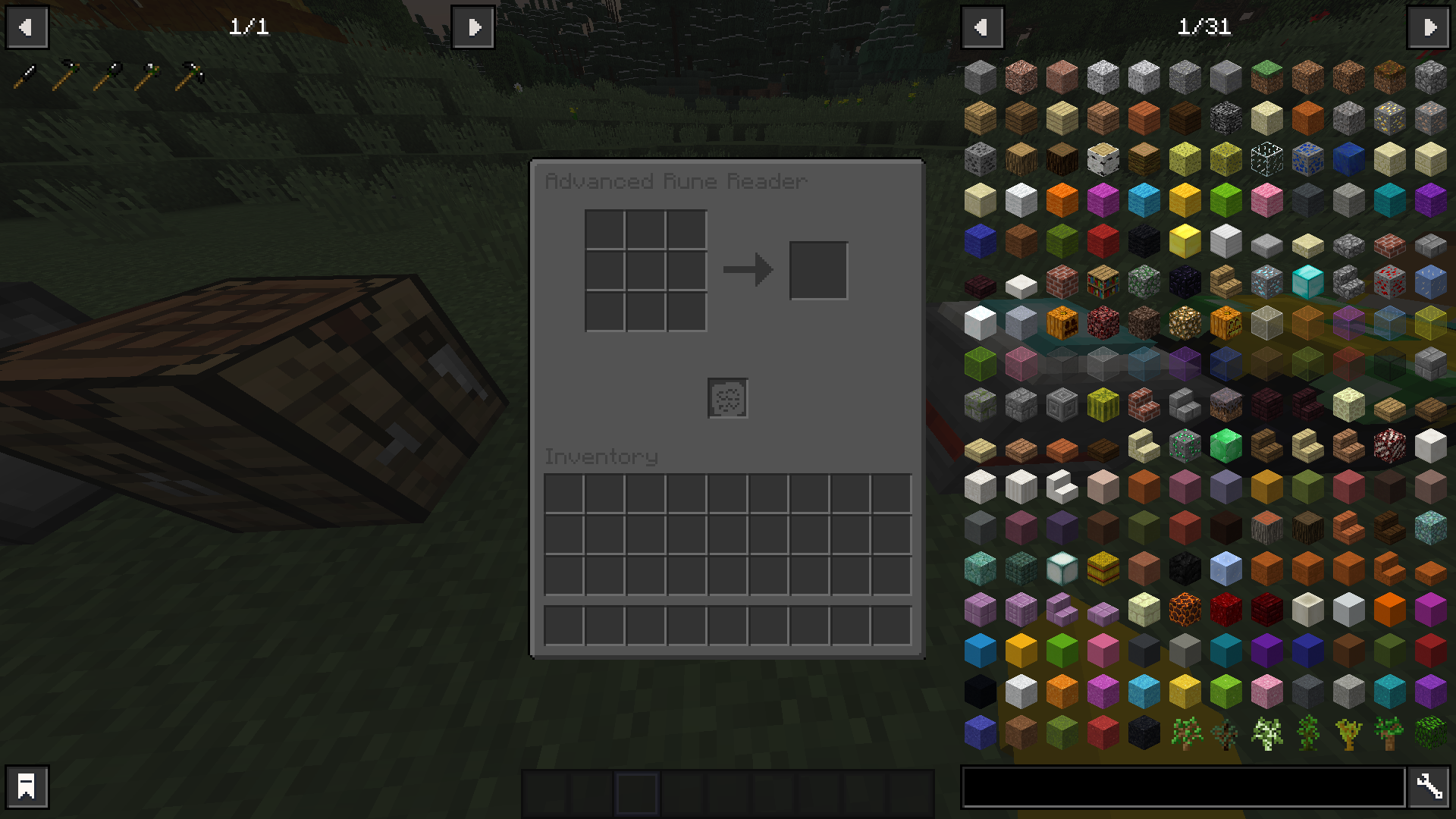
Task: Click the center crafting grid slot
Action: [x=645, y=269]
